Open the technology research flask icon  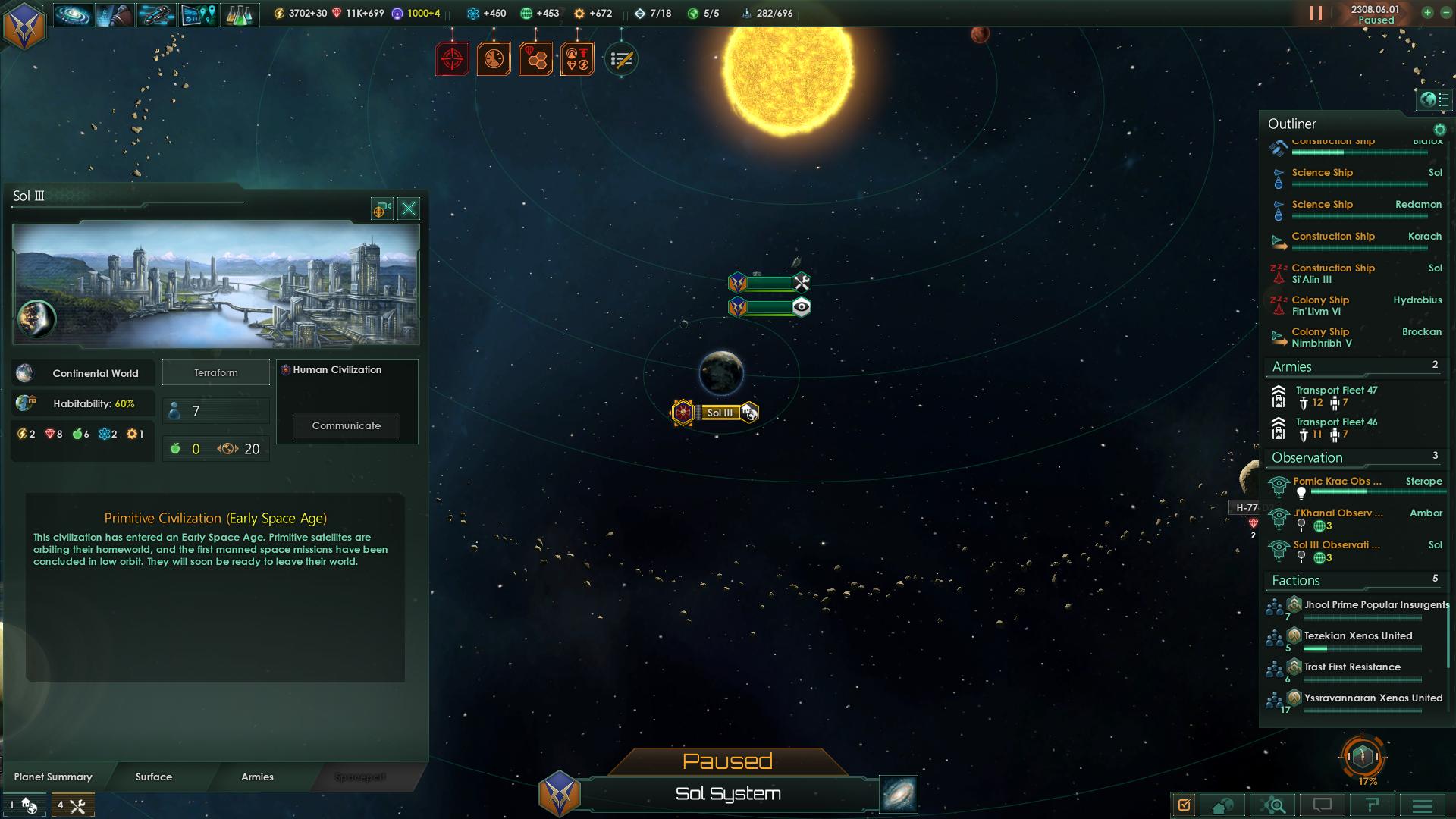(240, 14)
